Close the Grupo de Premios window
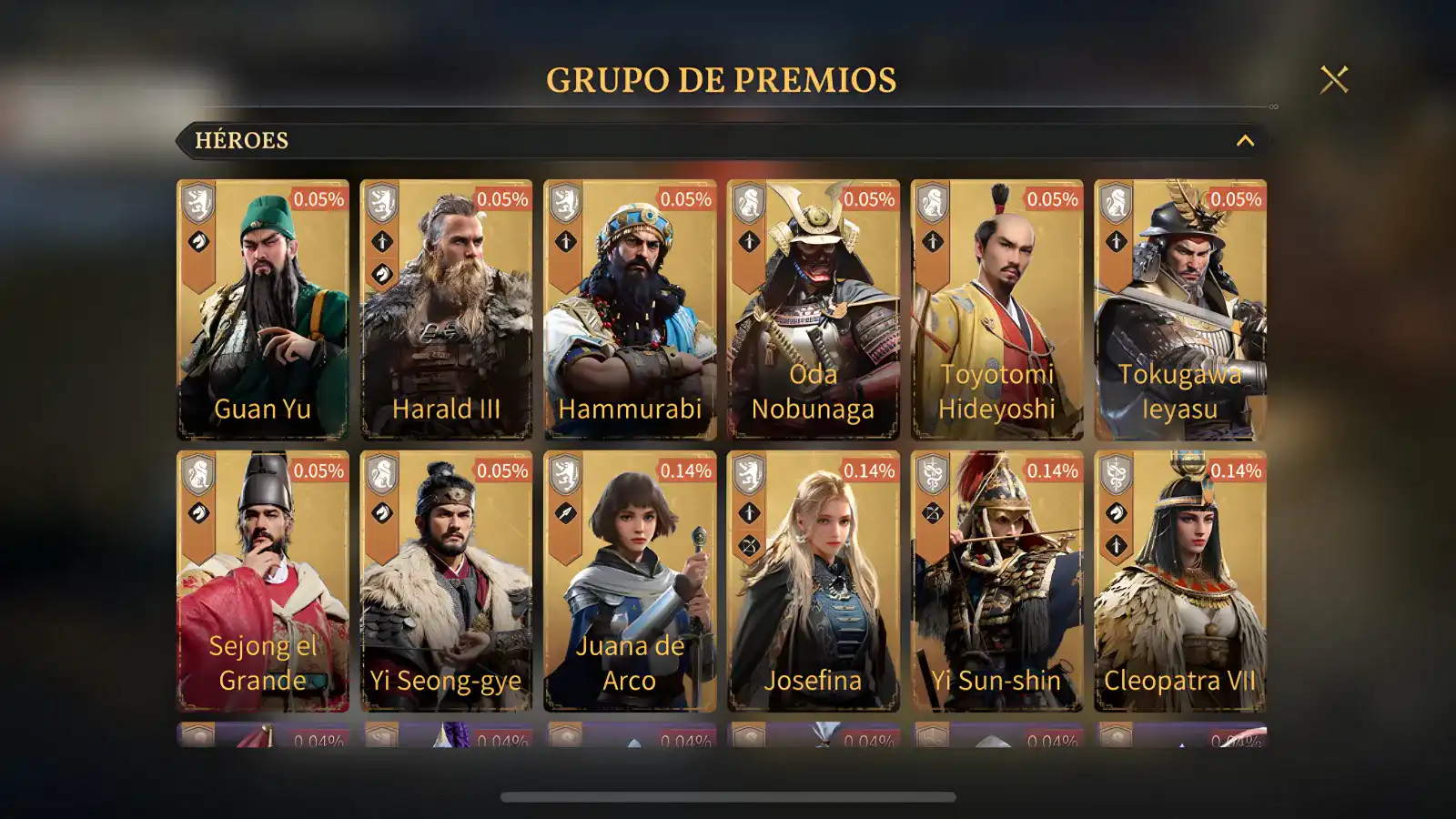 point(1334,80)
